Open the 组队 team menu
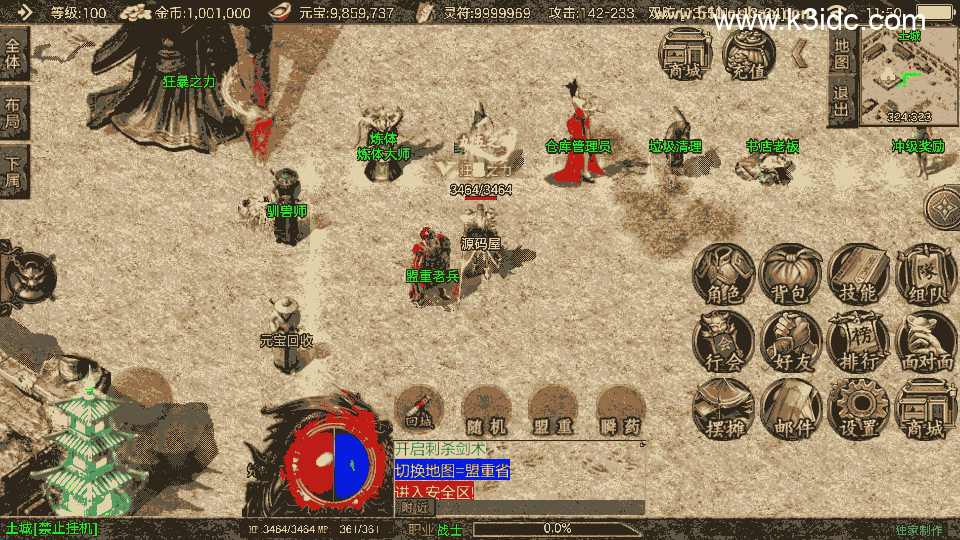This screenshot has height=540, width=960. coord(925,276)
